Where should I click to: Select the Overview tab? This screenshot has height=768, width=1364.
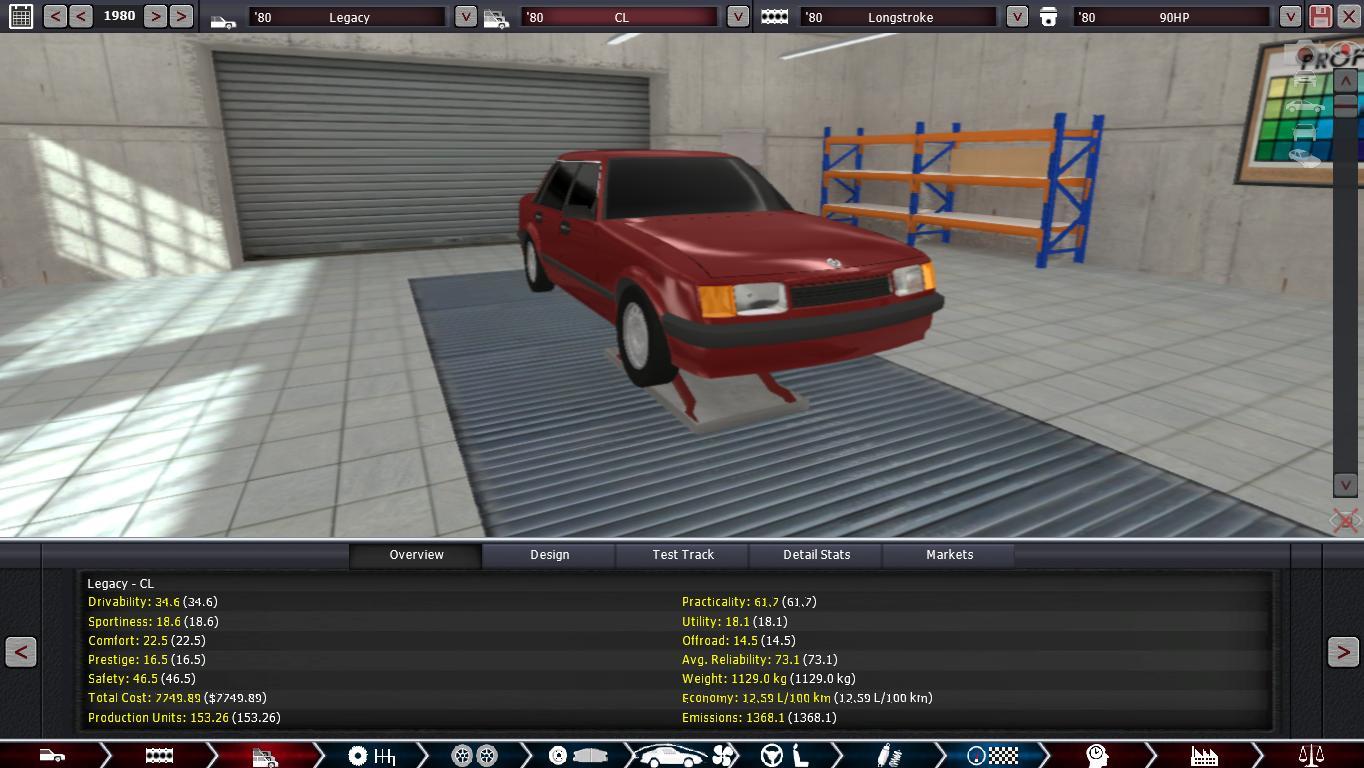pyautogui.click(x=416, y=555)
